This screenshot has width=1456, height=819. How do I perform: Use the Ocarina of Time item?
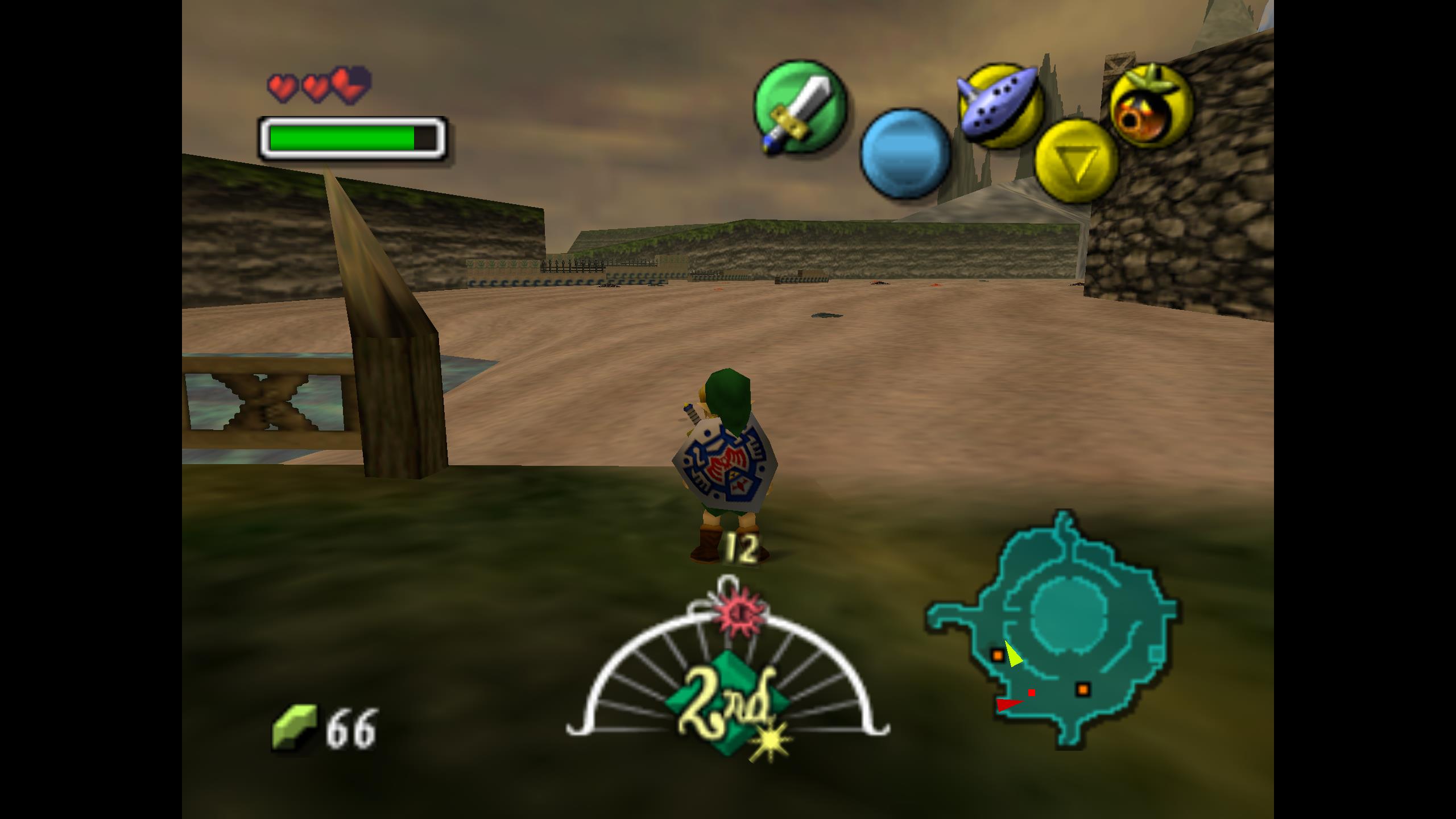[x=999, y=106]
